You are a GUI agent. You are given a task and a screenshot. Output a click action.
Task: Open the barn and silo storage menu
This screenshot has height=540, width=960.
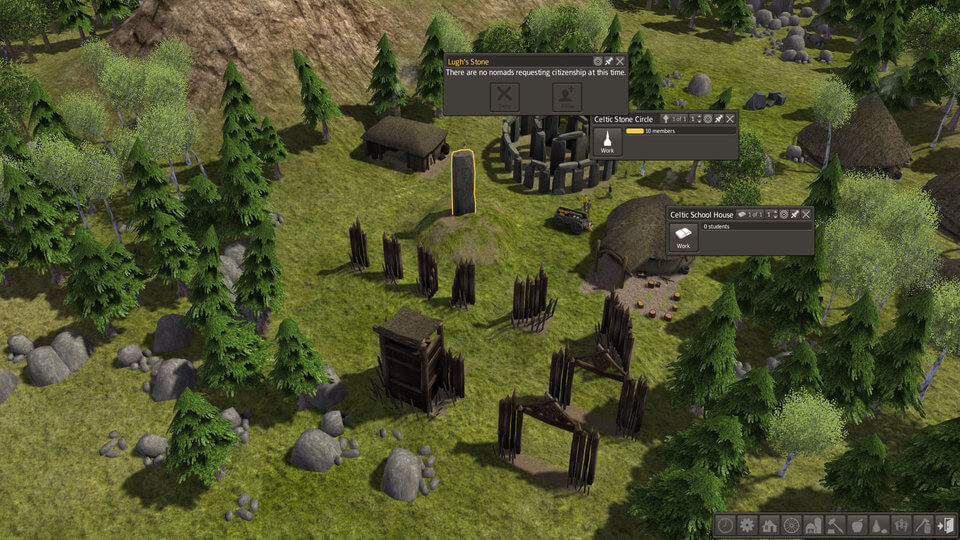813,525
